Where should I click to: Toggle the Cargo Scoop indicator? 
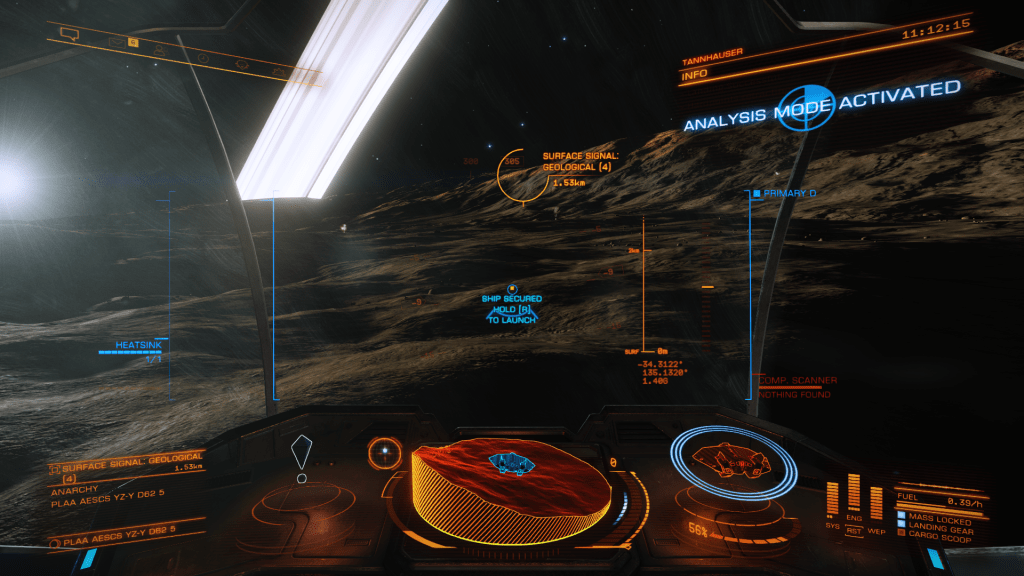click(x=938, y=534)
